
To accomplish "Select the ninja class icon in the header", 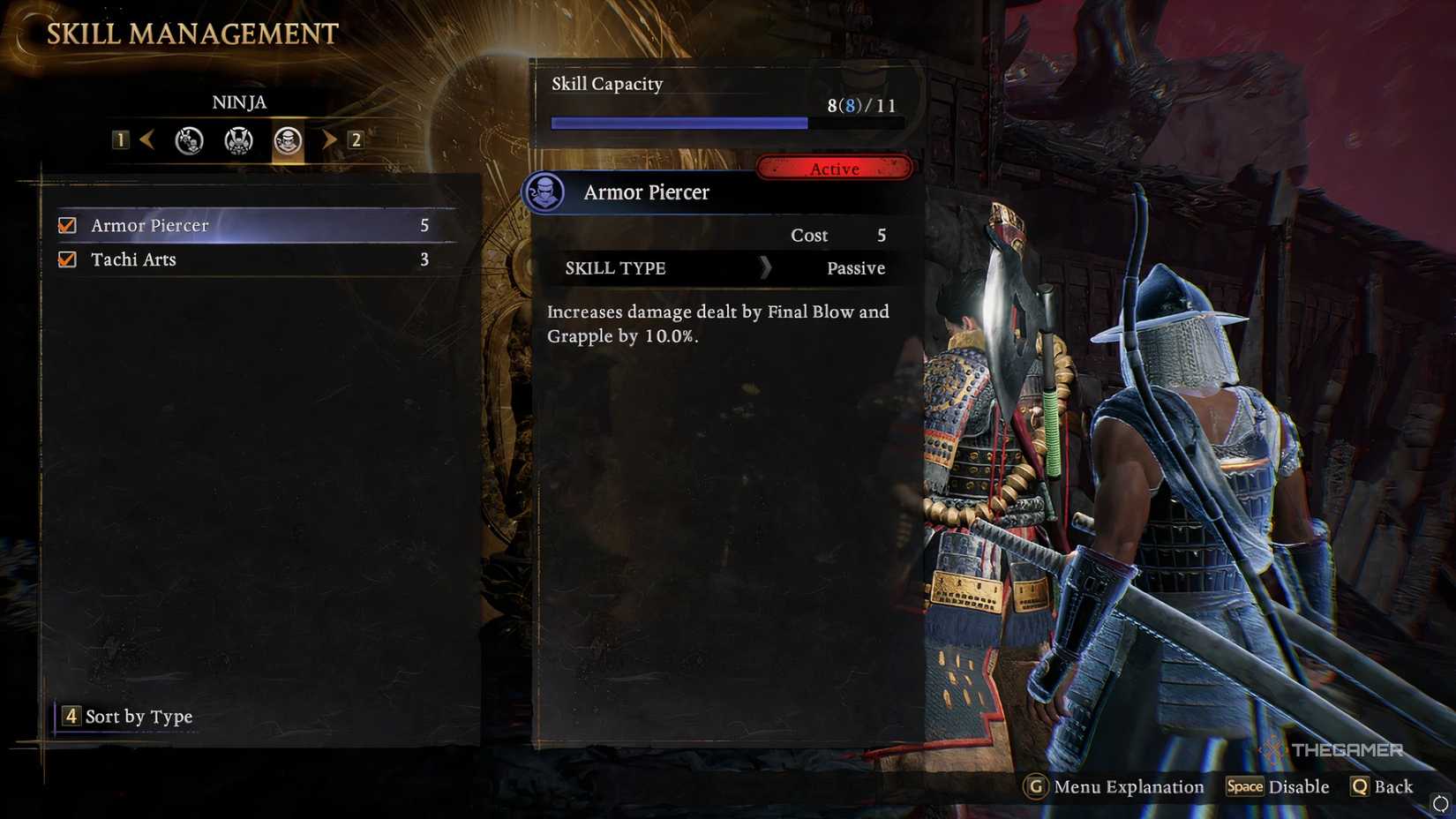I will pyautogui.click(x=287, y=139).
